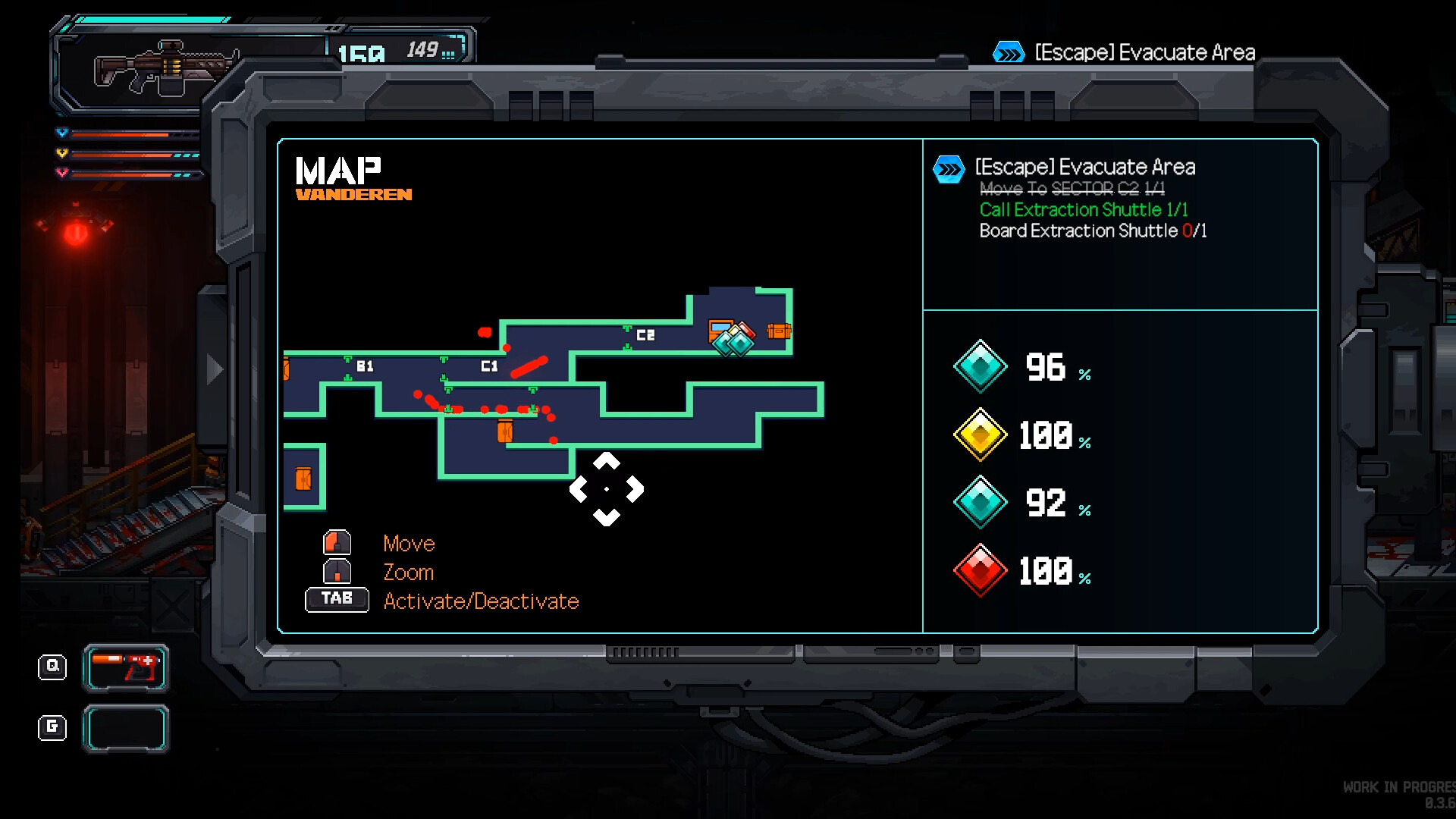The width and height of the screenshot is (1456, 819).
Task: Select the B1 sector label on the map
Action: pos(365,366)
